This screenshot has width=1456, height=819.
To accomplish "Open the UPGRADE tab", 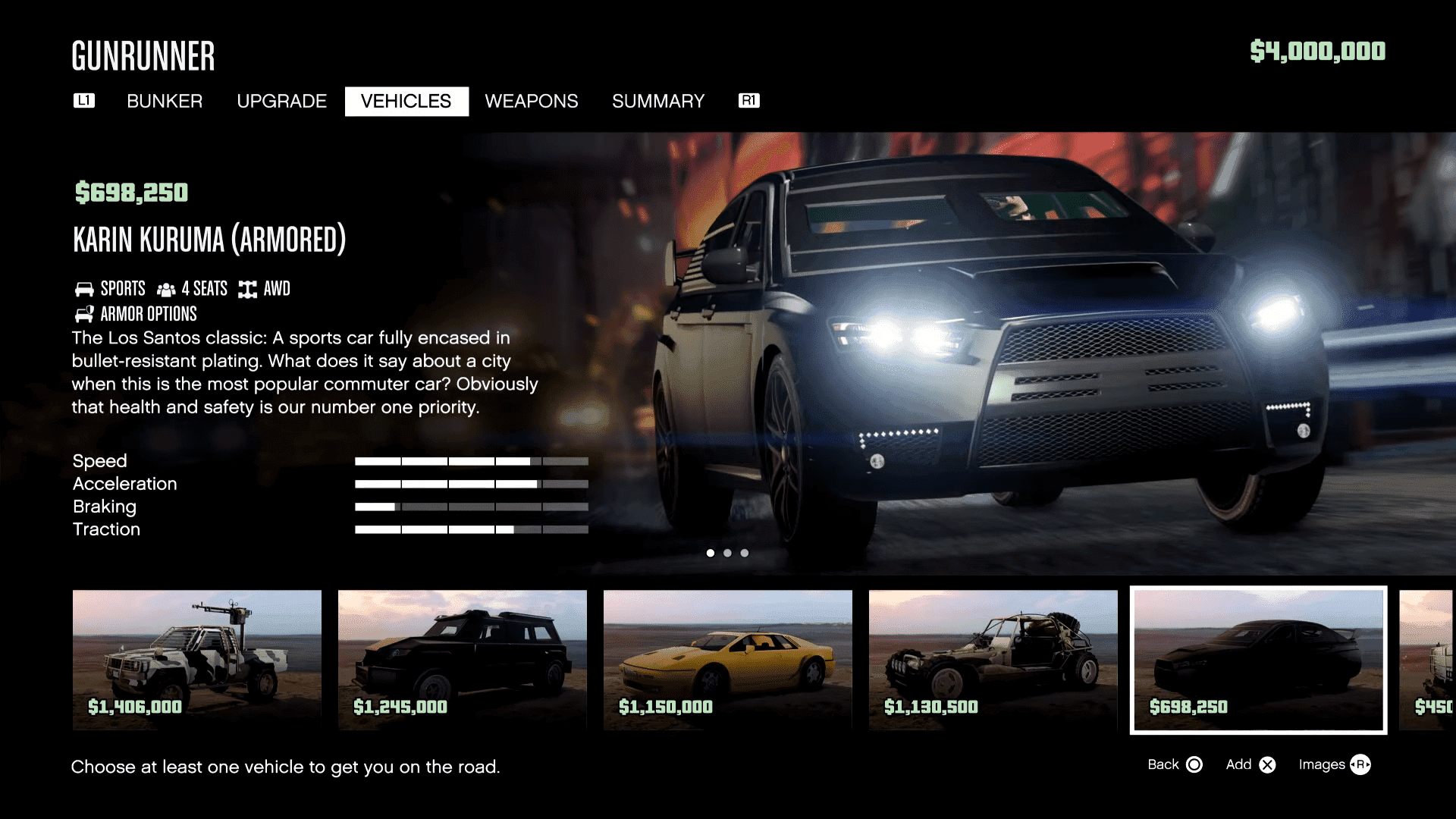I will [281, 101].
